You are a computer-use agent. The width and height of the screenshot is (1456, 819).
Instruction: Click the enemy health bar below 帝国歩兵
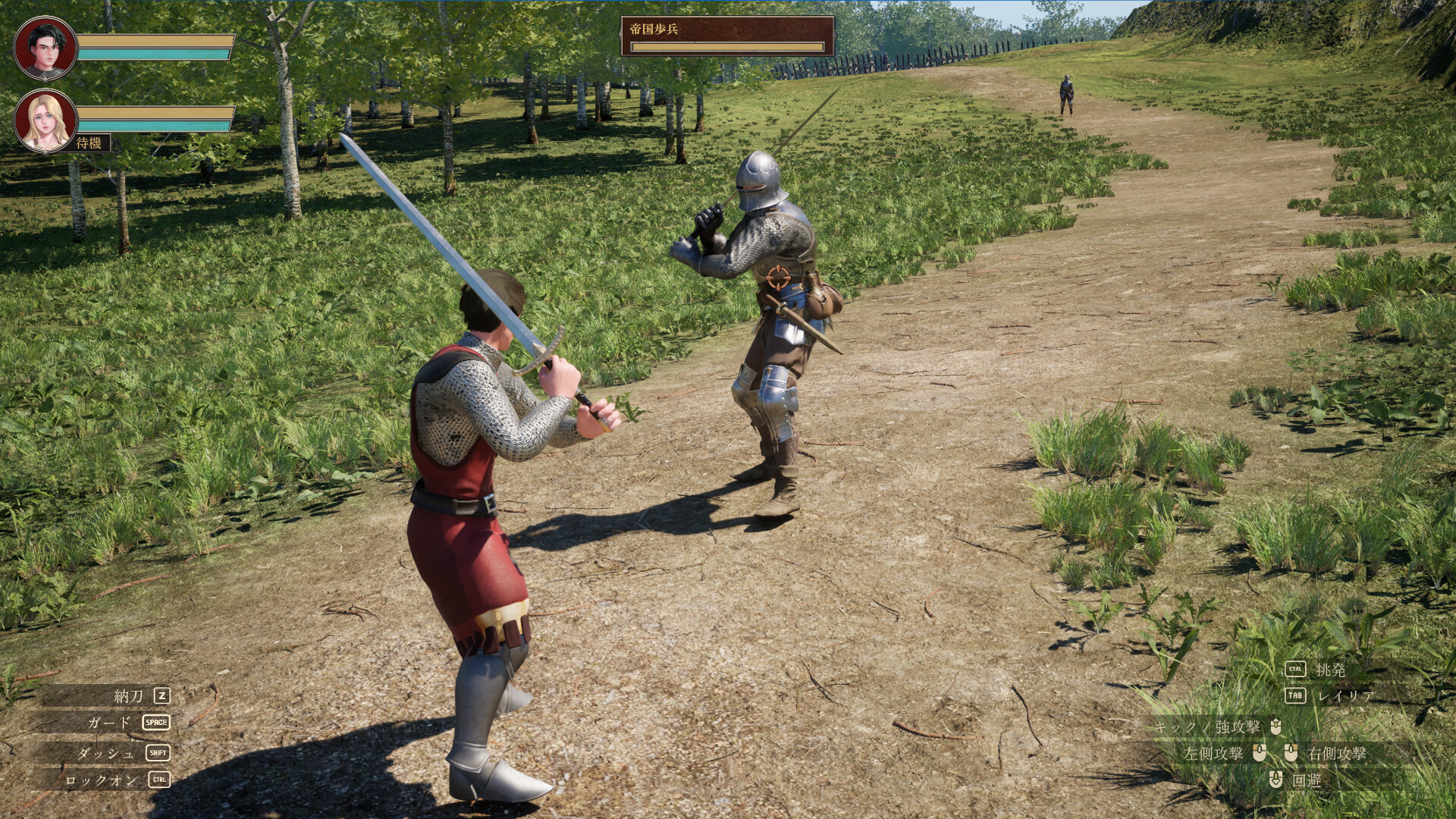[x=726, y=46]
